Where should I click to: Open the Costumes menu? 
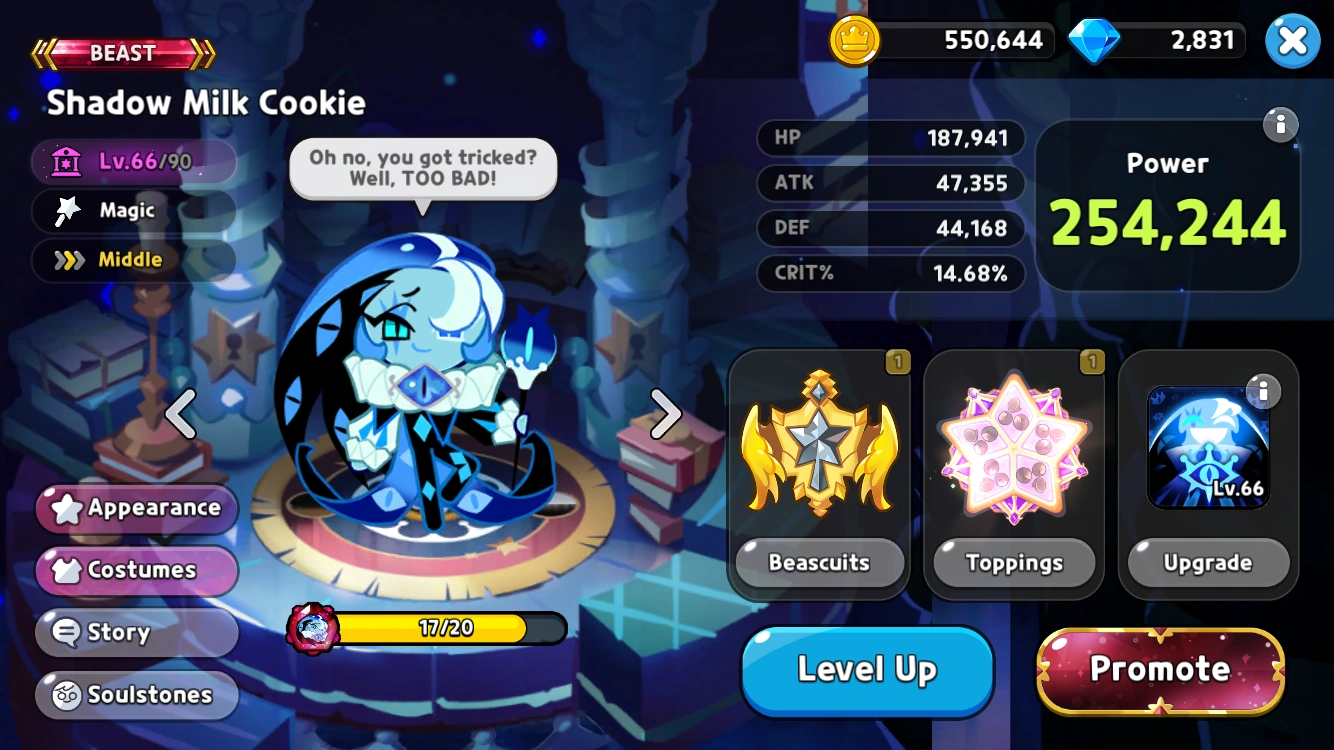(x=136, y=571)
